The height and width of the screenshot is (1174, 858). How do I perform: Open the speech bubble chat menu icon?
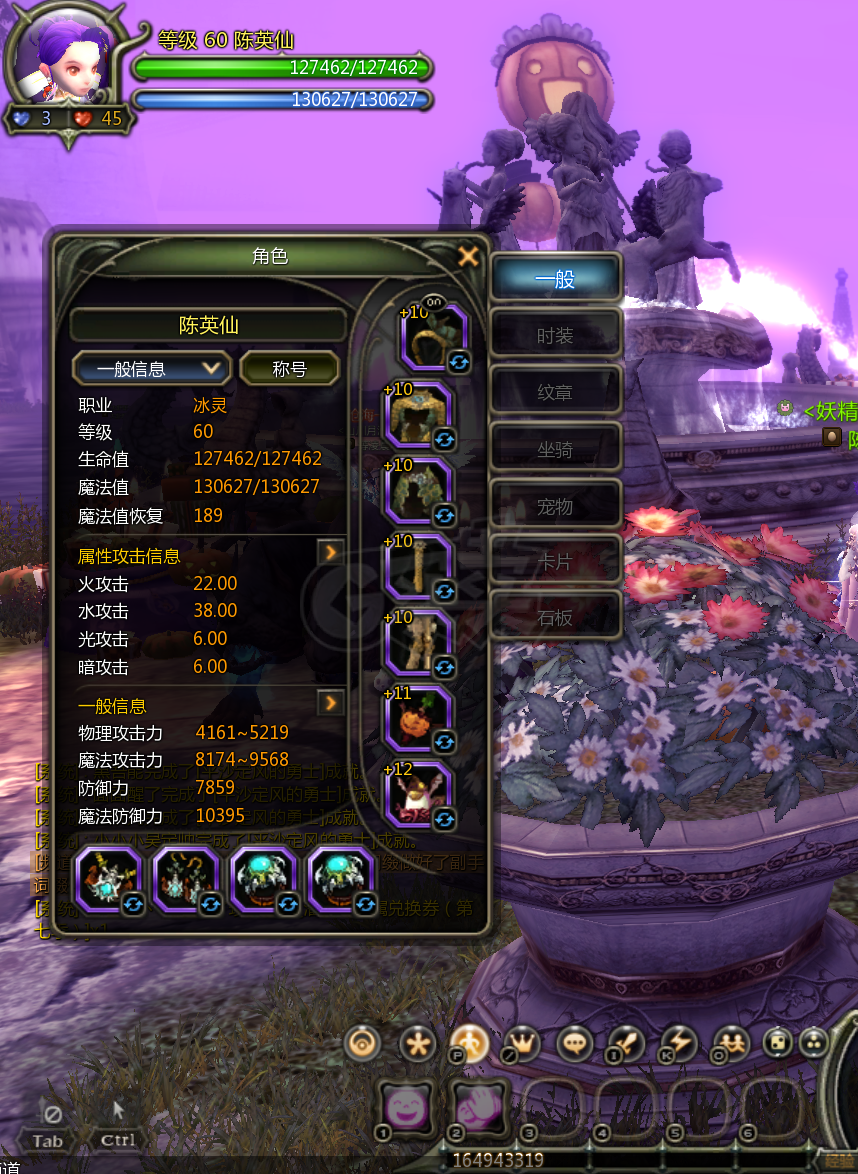575,1044
